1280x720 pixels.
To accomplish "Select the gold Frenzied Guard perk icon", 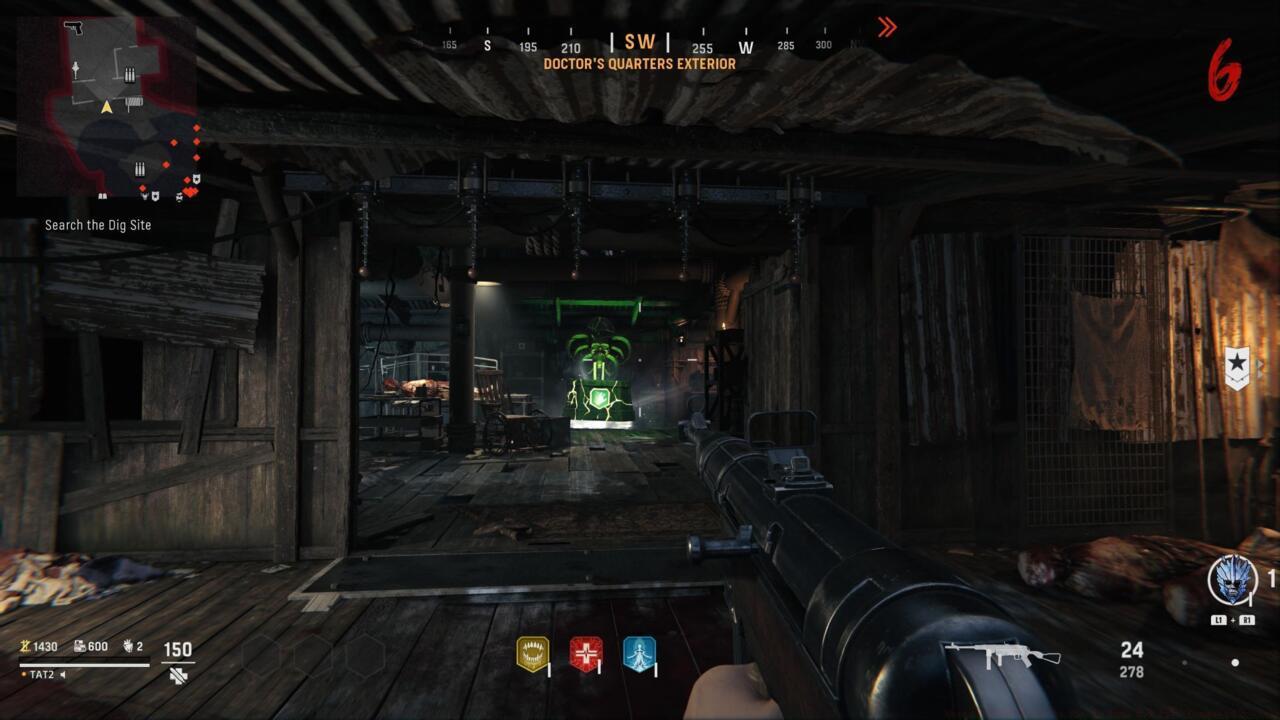I will 530,653.
